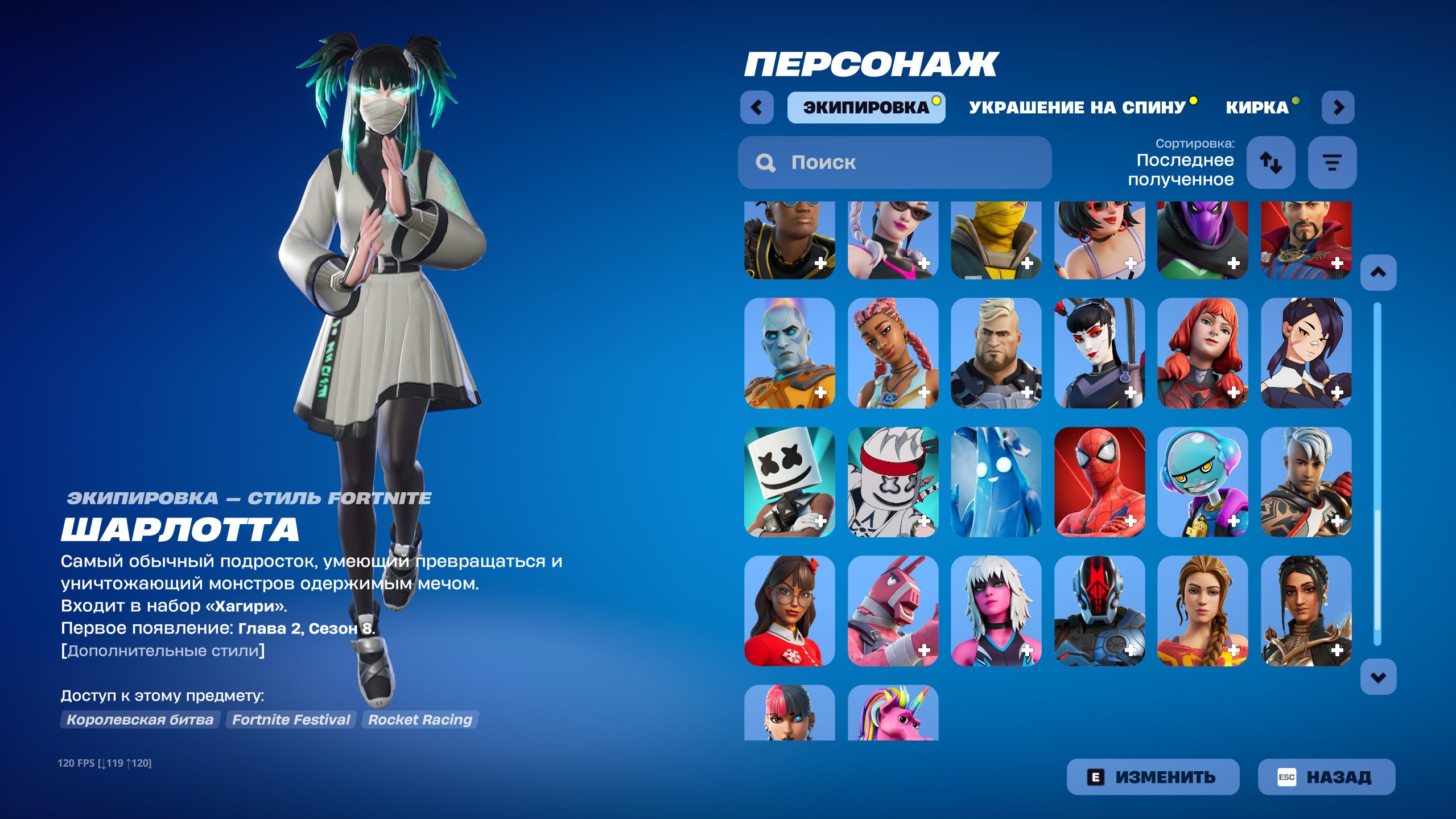1456x819 pixels.
Task: Go back a category with left arrow
Action: tap(757, 107)
